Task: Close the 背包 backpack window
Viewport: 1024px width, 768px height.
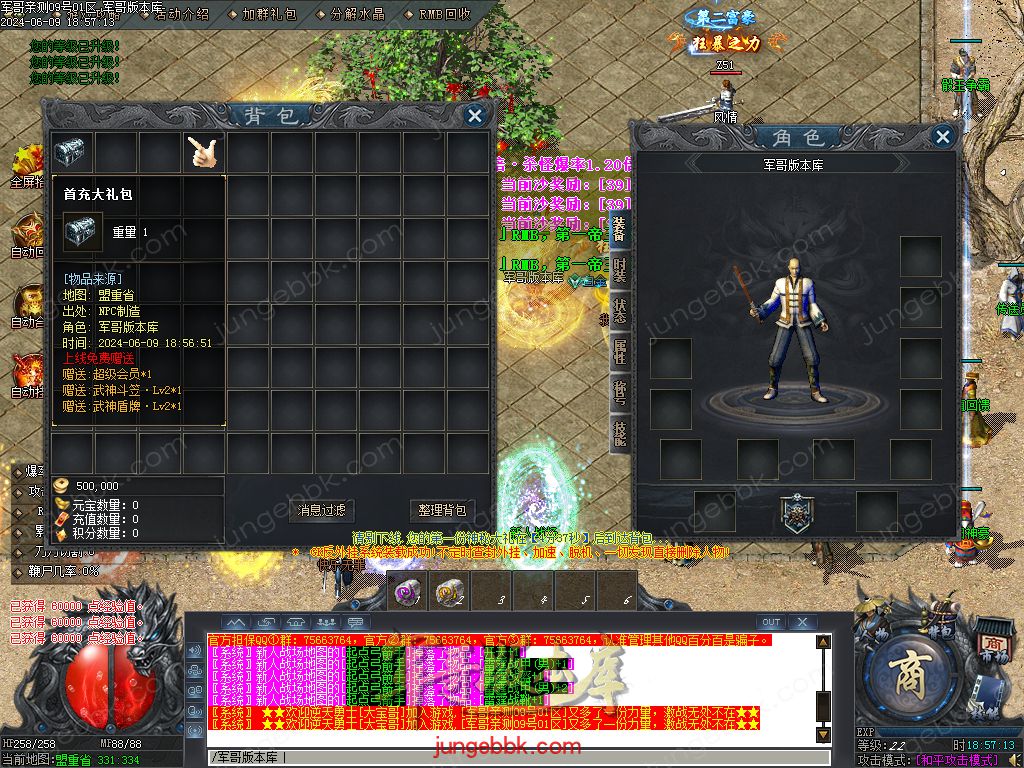Action: pyautogui.click(x=475, y=116)
